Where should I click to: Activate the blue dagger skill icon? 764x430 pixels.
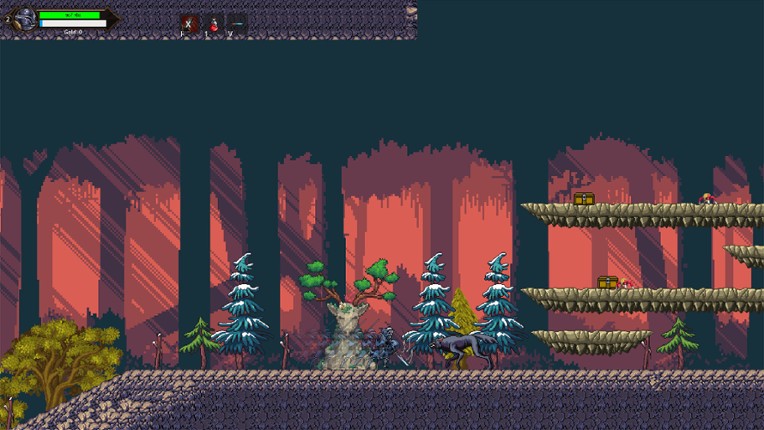pos(237,23)
